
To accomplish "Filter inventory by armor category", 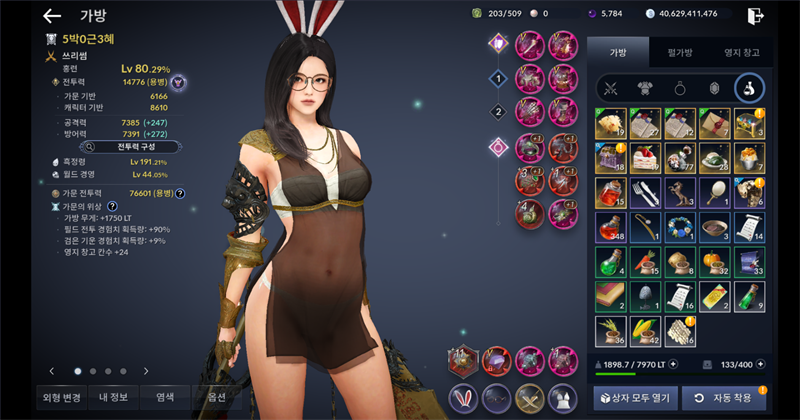I will point(645,89).
